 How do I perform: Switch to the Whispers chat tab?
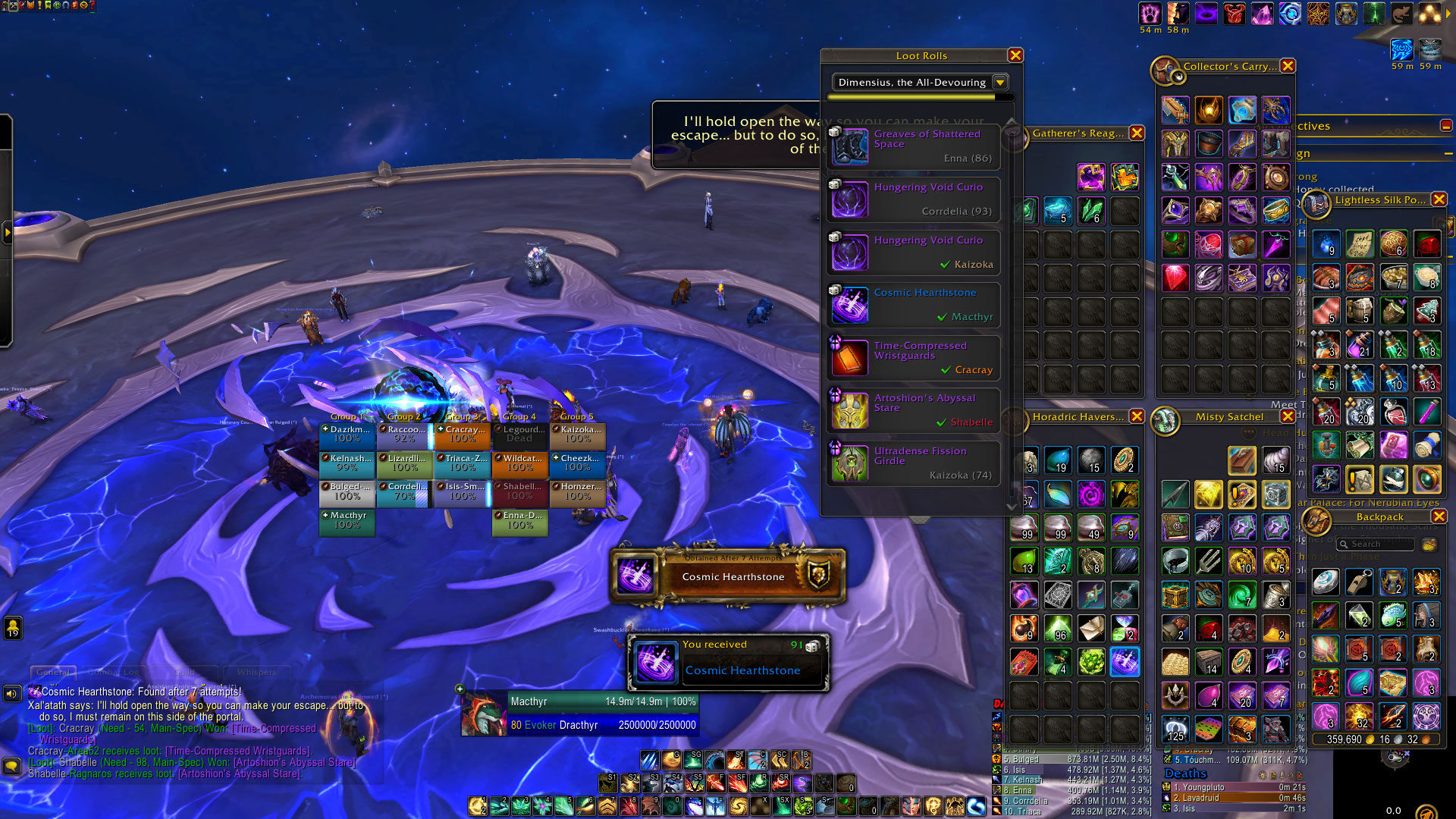point(256,672)
